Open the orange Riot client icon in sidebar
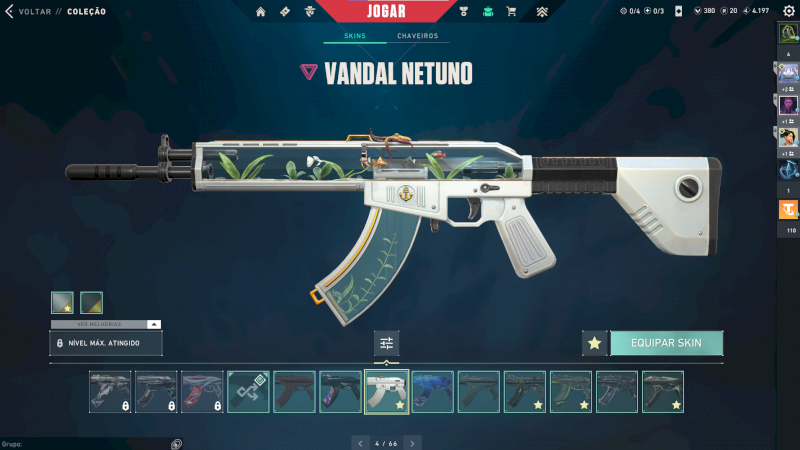800x450 pixels. [x=788, y=210]
